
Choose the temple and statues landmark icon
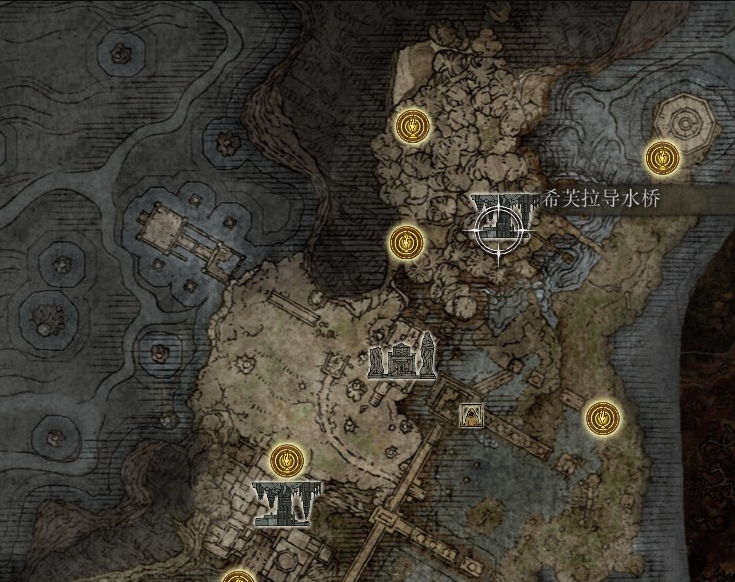pyautogui.click(x=401, y=357)
